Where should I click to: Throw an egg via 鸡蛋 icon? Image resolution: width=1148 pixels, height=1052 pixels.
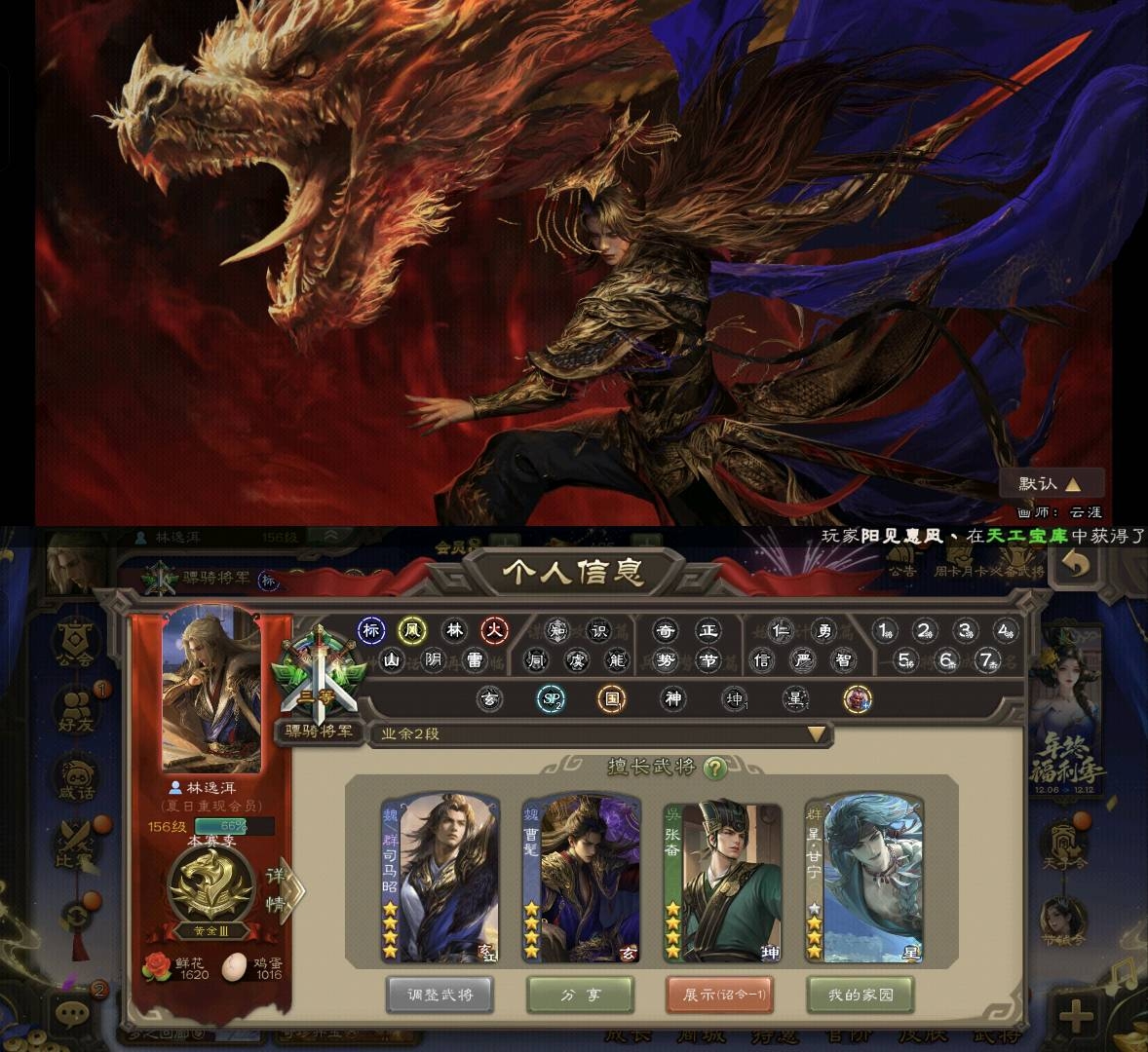[235, 965]
